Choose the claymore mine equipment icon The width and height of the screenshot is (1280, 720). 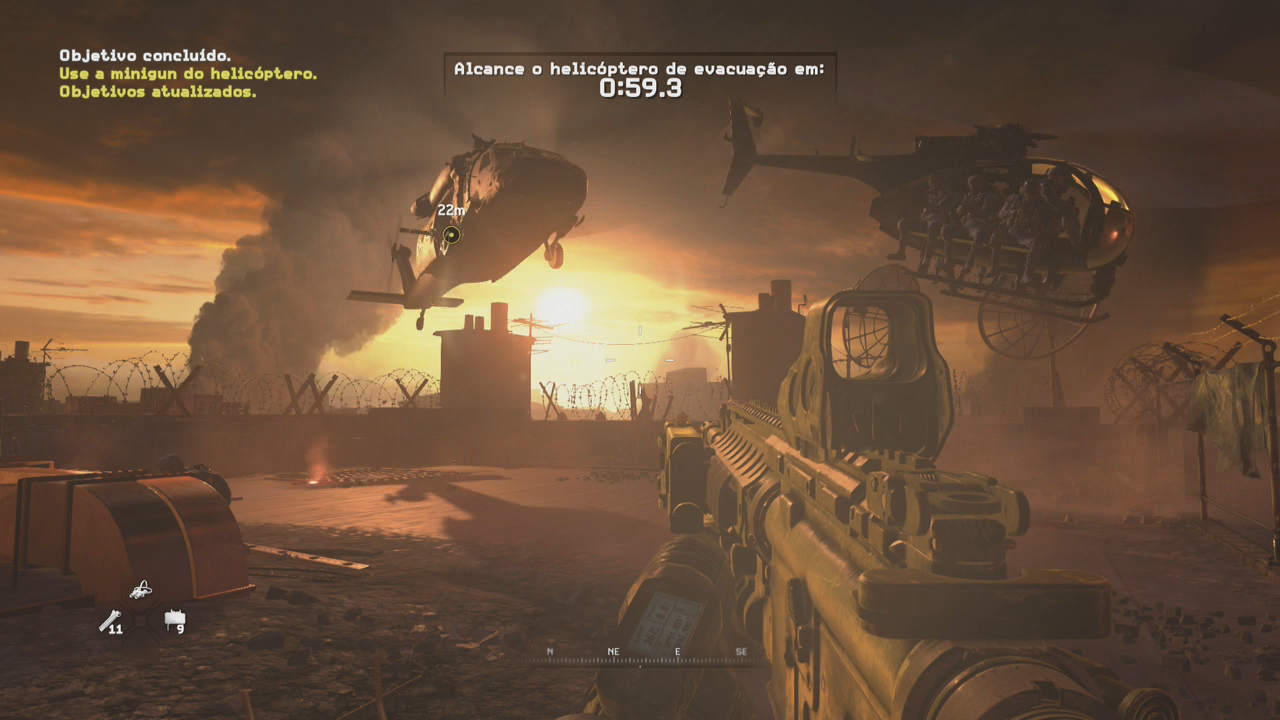[x=174, y=620]
